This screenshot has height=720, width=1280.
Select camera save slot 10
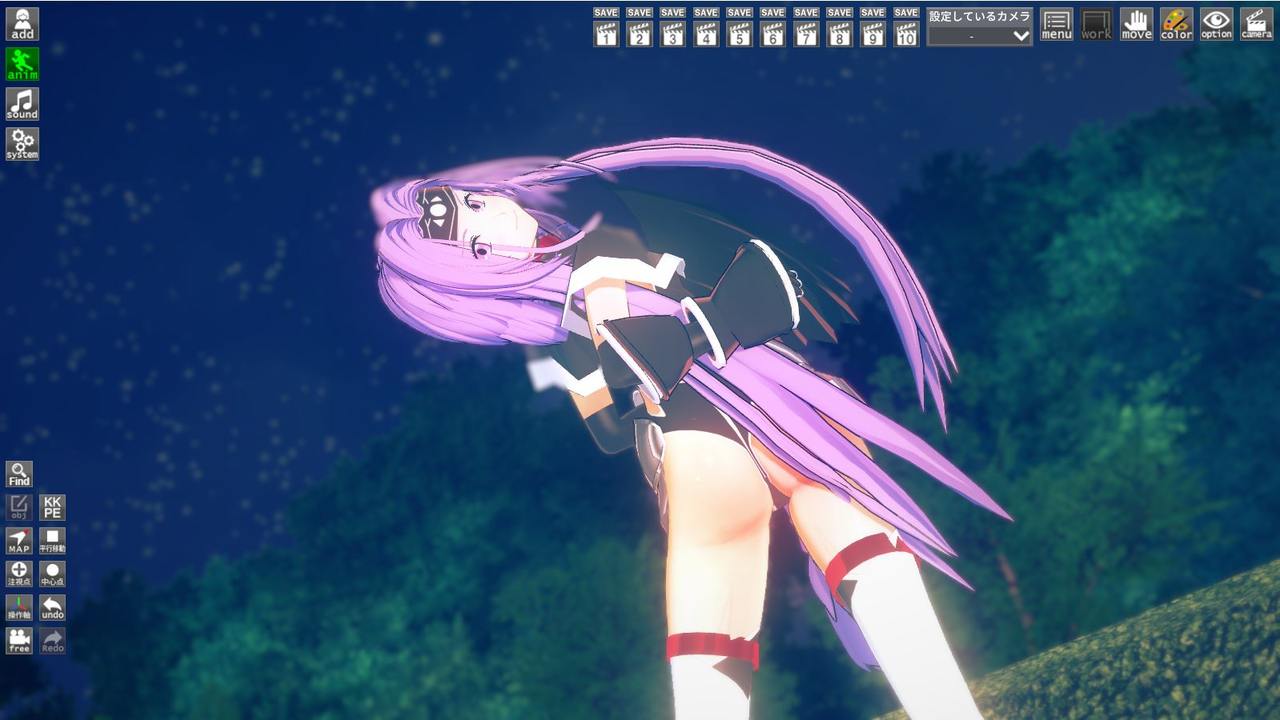pos(906,28)
